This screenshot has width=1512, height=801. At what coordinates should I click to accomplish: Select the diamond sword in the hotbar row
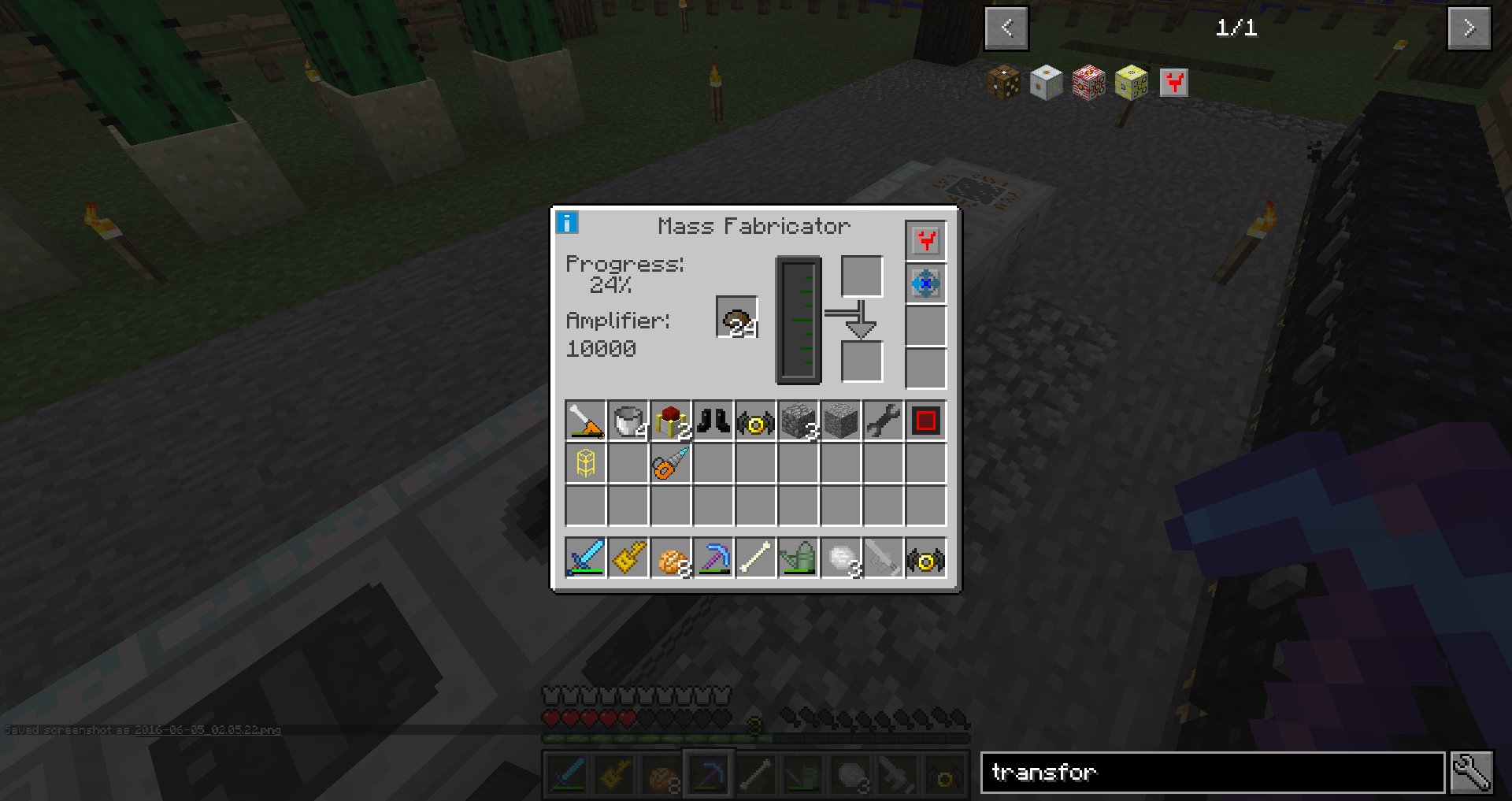586,558
